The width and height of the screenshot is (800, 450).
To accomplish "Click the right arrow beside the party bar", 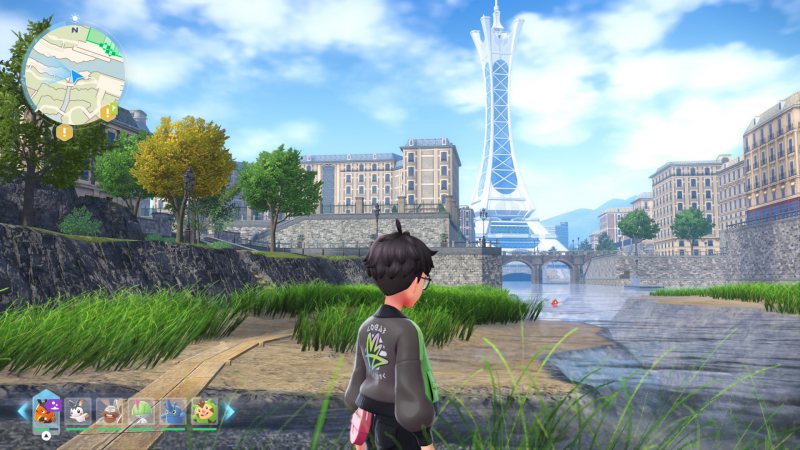I will 229,411.
